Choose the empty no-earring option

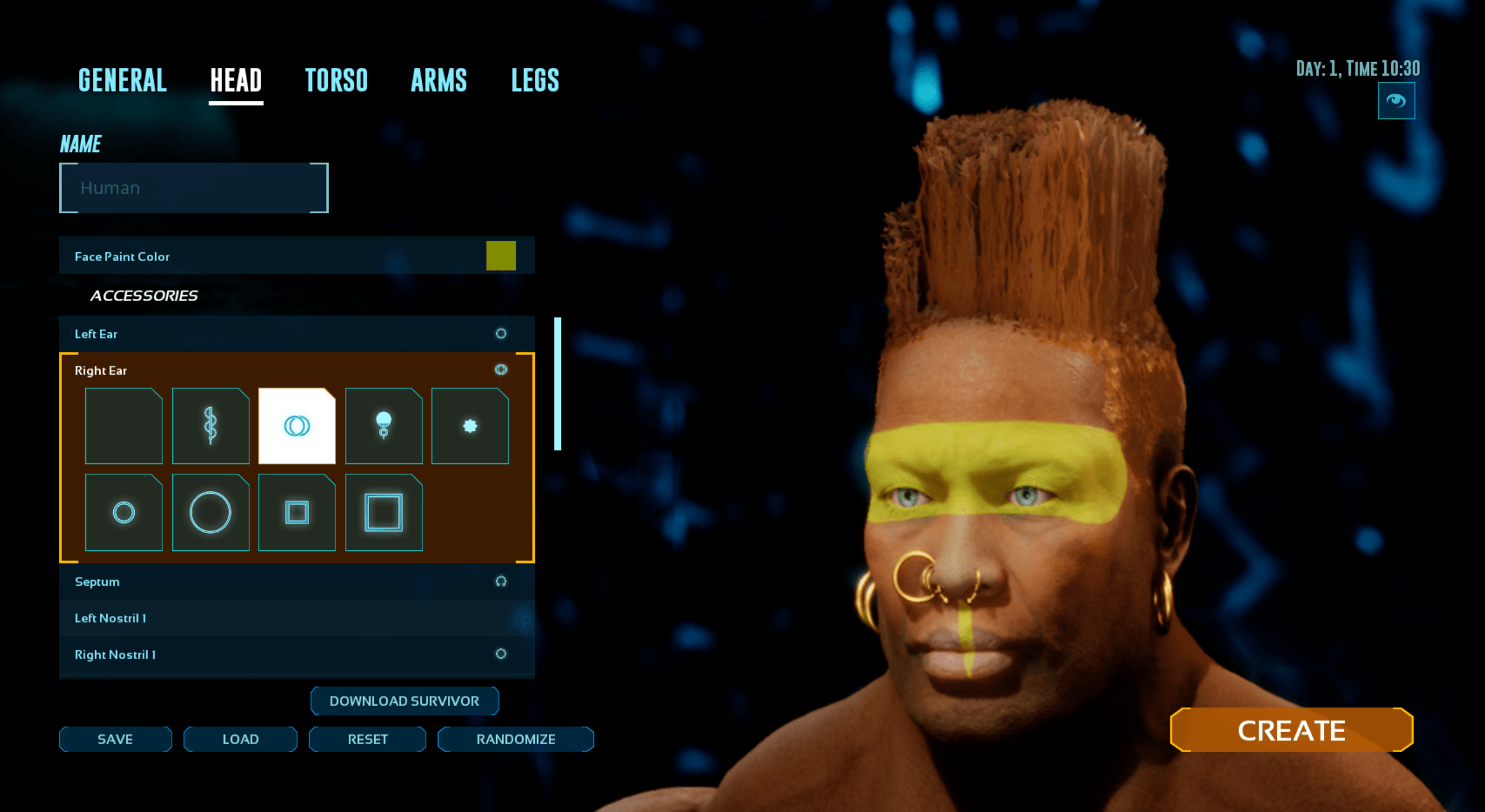(x=124, y=426)
